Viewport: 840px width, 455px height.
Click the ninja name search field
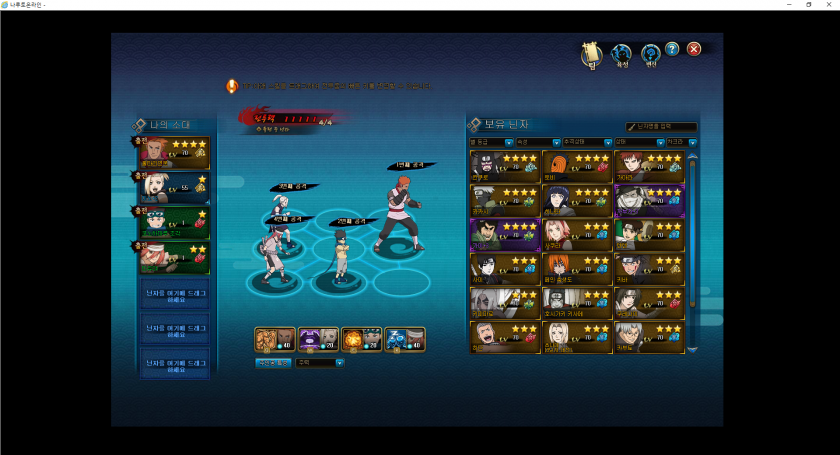pos(662,127)
